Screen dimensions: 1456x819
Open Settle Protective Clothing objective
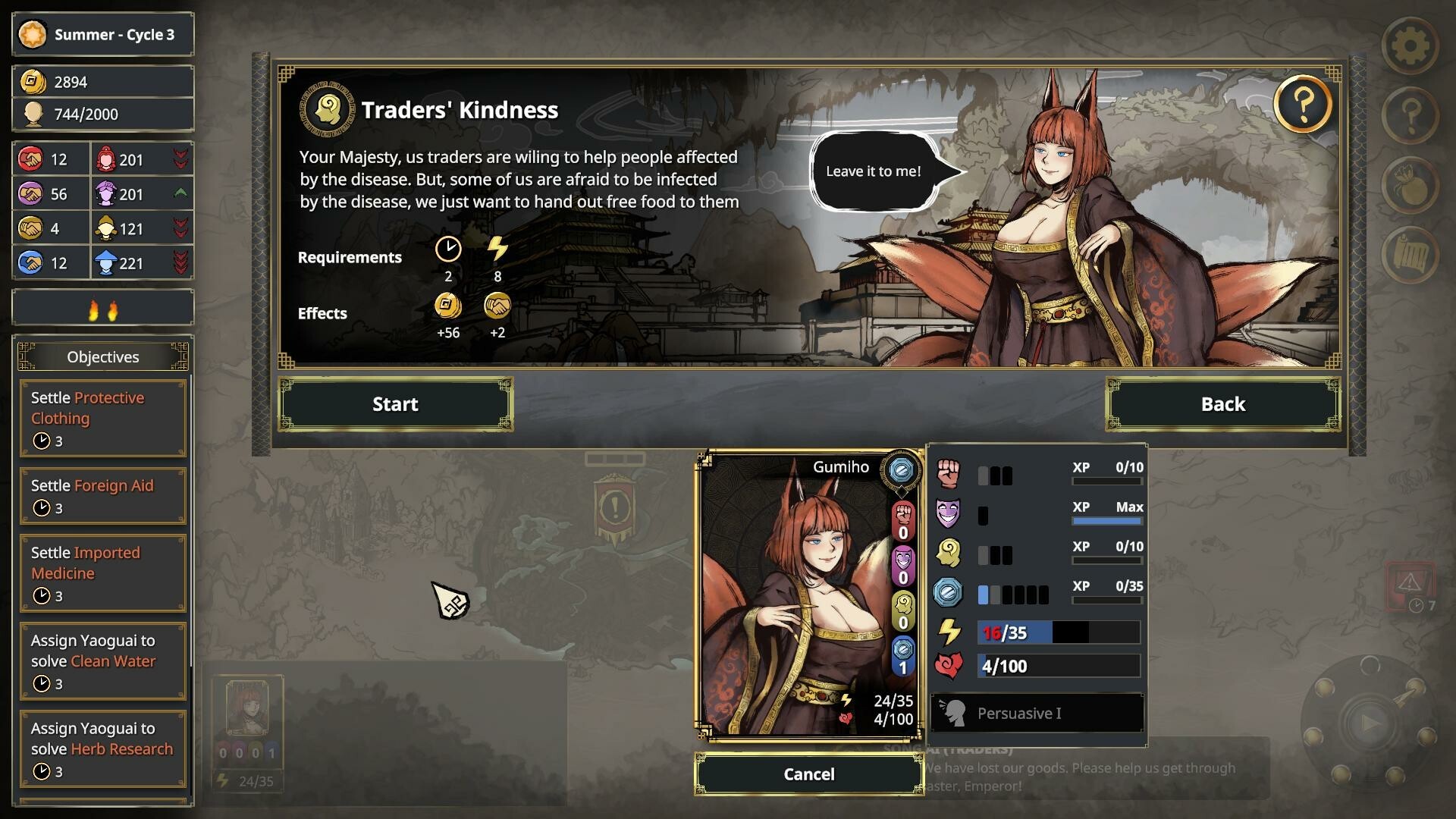tap(103, 418)
